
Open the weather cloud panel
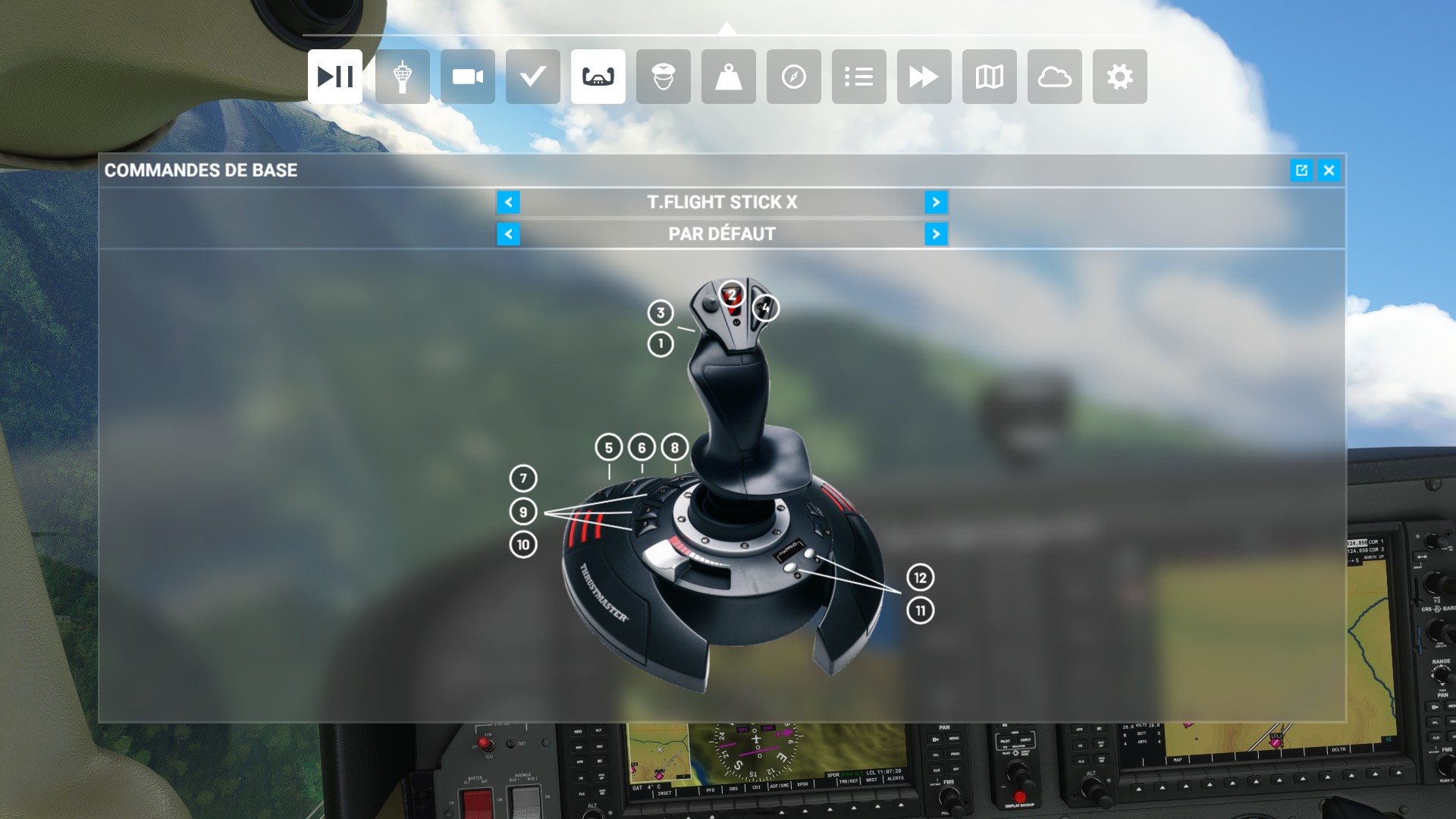1054,77
